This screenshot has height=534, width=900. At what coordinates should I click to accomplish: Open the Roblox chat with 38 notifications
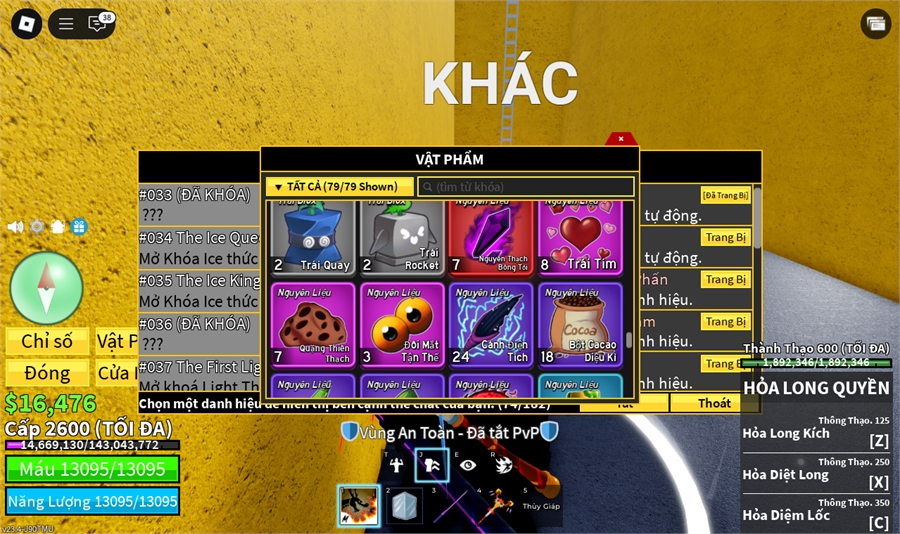(98, 24)
